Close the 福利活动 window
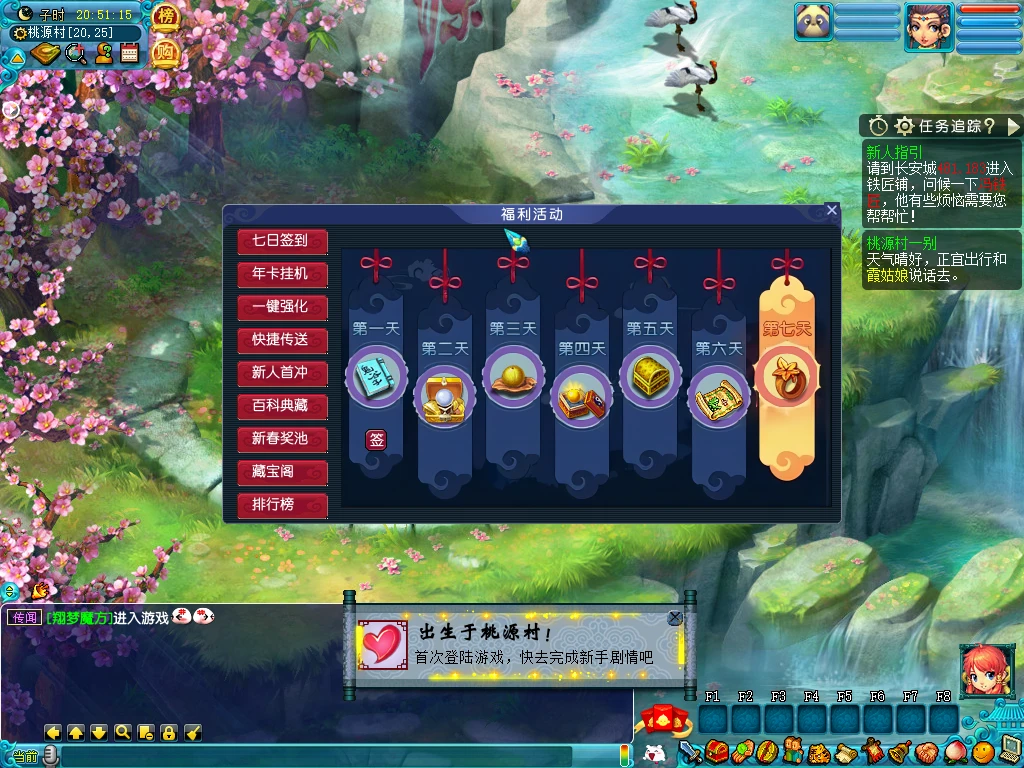This screenshot has height=768, width=1024. point(831,210)
